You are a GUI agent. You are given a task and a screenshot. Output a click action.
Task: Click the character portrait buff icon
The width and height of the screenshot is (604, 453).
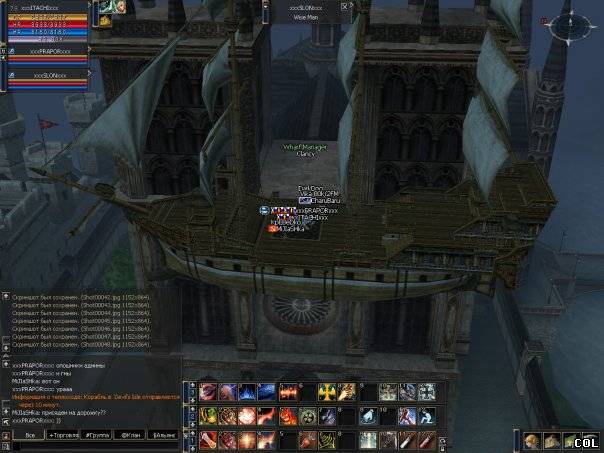click(x=113, y=7)
